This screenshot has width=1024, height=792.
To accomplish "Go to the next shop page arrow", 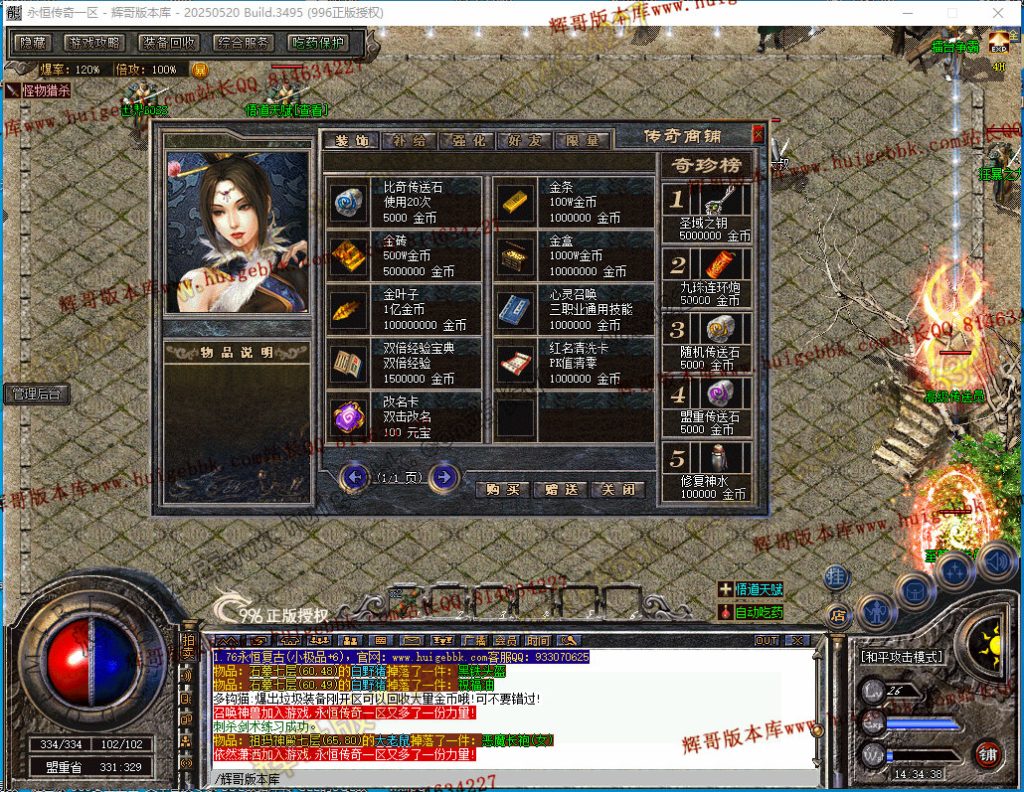I will click(x=443, y=477).
